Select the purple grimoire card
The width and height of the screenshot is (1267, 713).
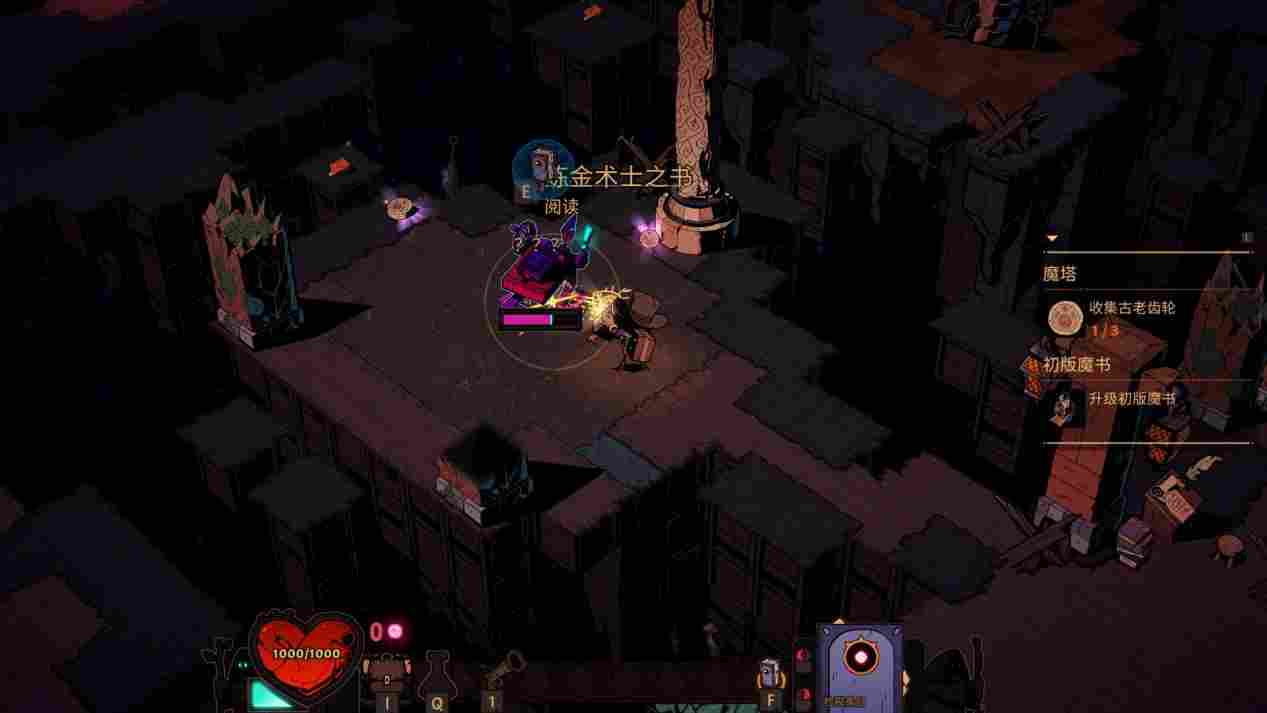859,665
